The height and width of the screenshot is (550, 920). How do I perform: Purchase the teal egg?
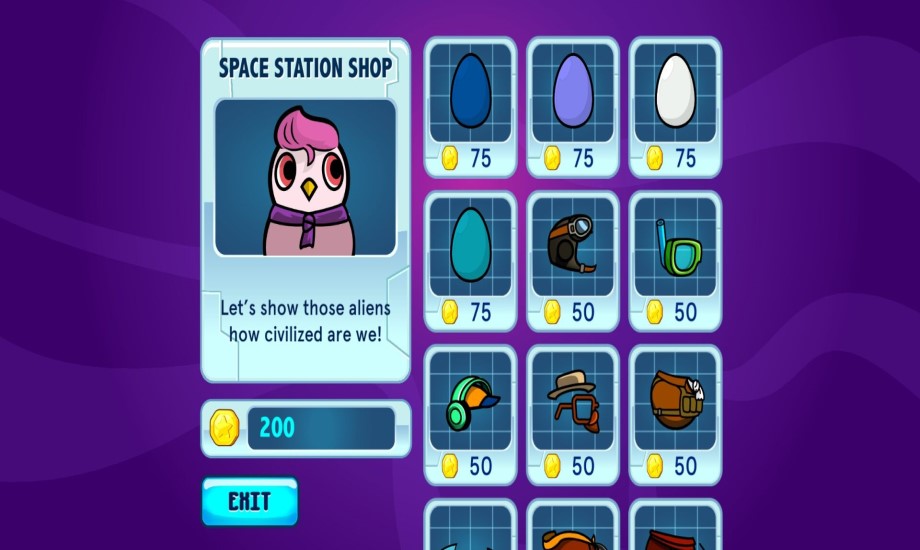coord(470,259)
